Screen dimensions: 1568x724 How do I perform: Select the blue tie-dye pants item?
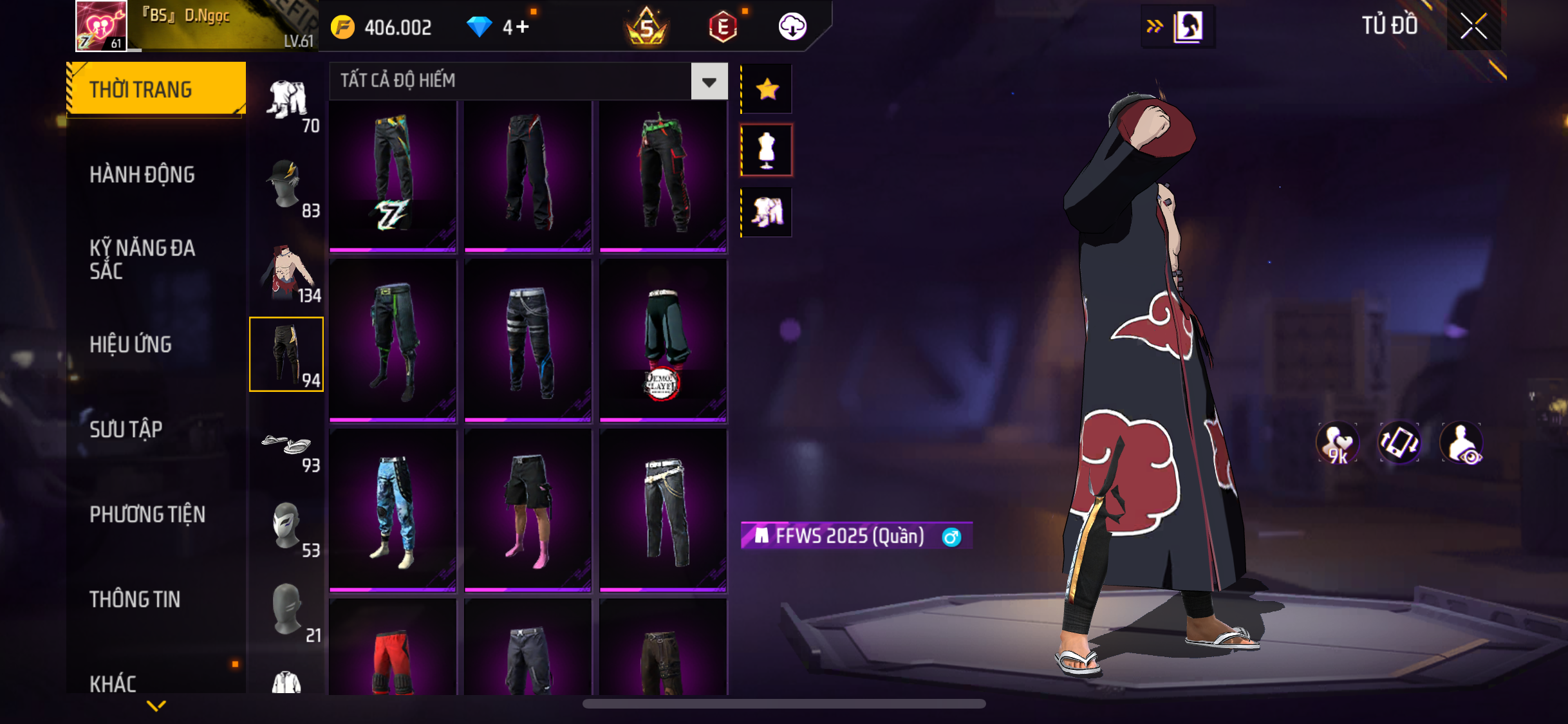393,510
